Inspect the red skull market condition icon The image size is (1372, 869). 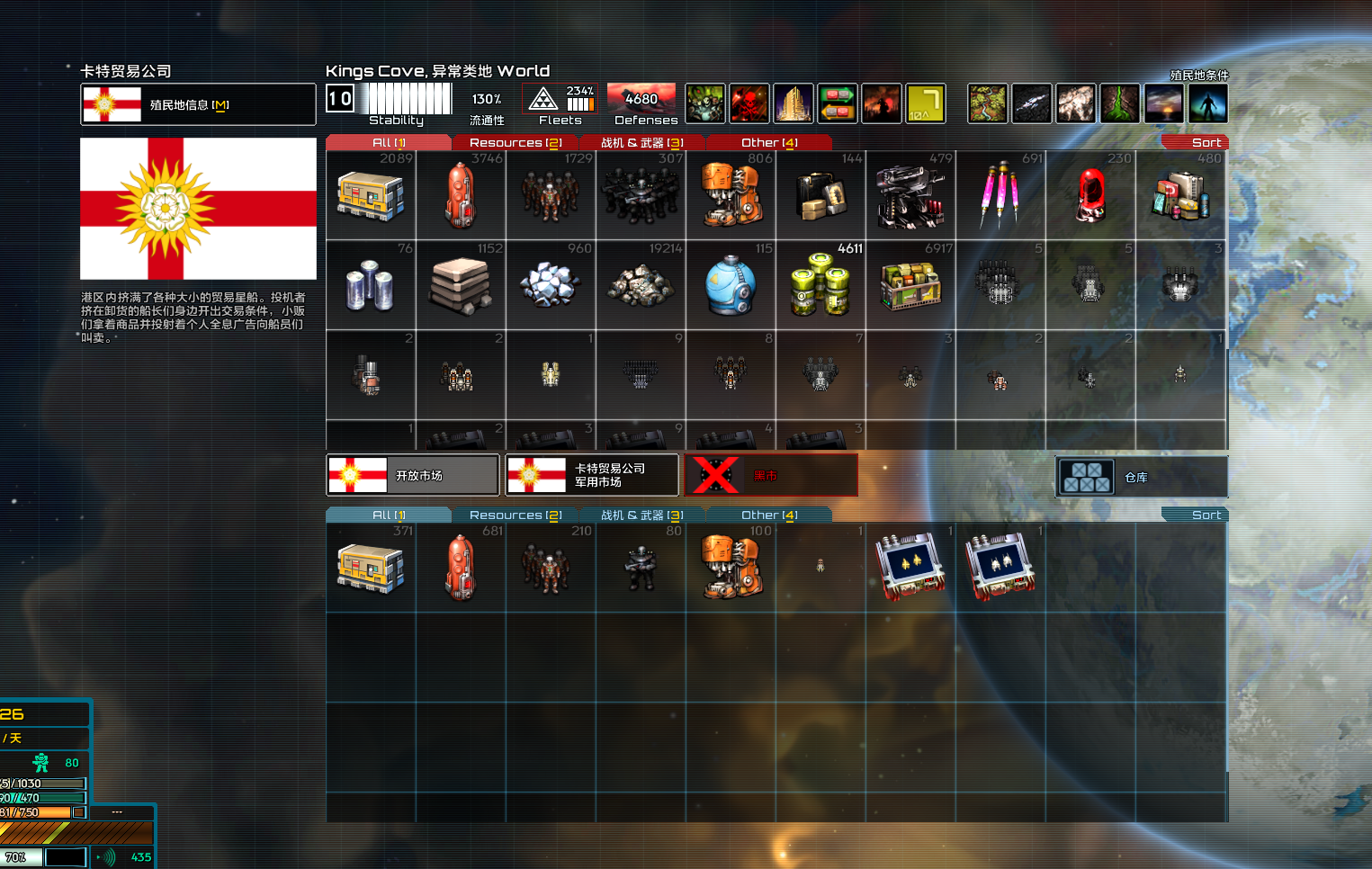749,103
